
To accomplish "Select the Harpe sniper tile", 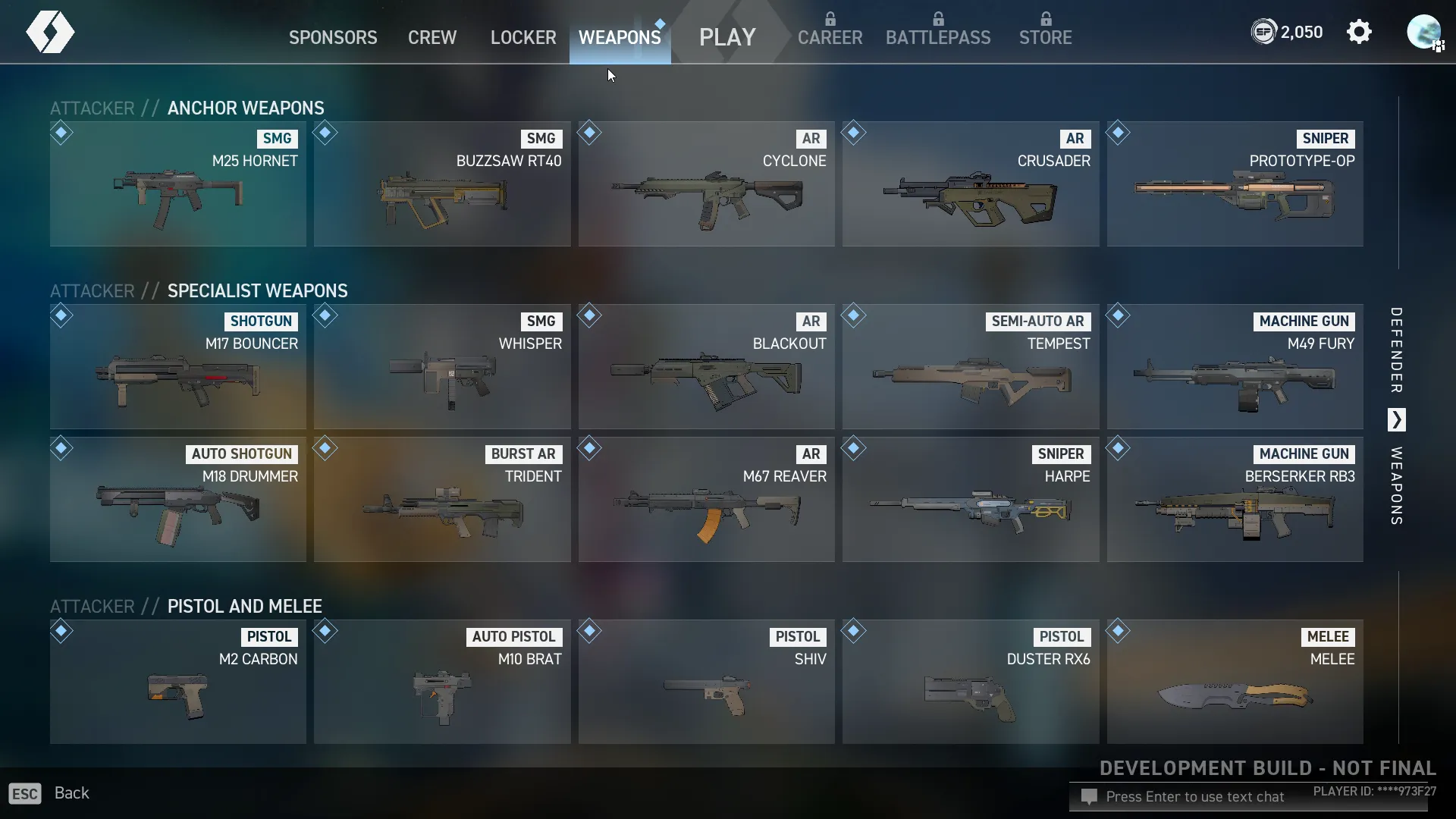I will 970,500.
